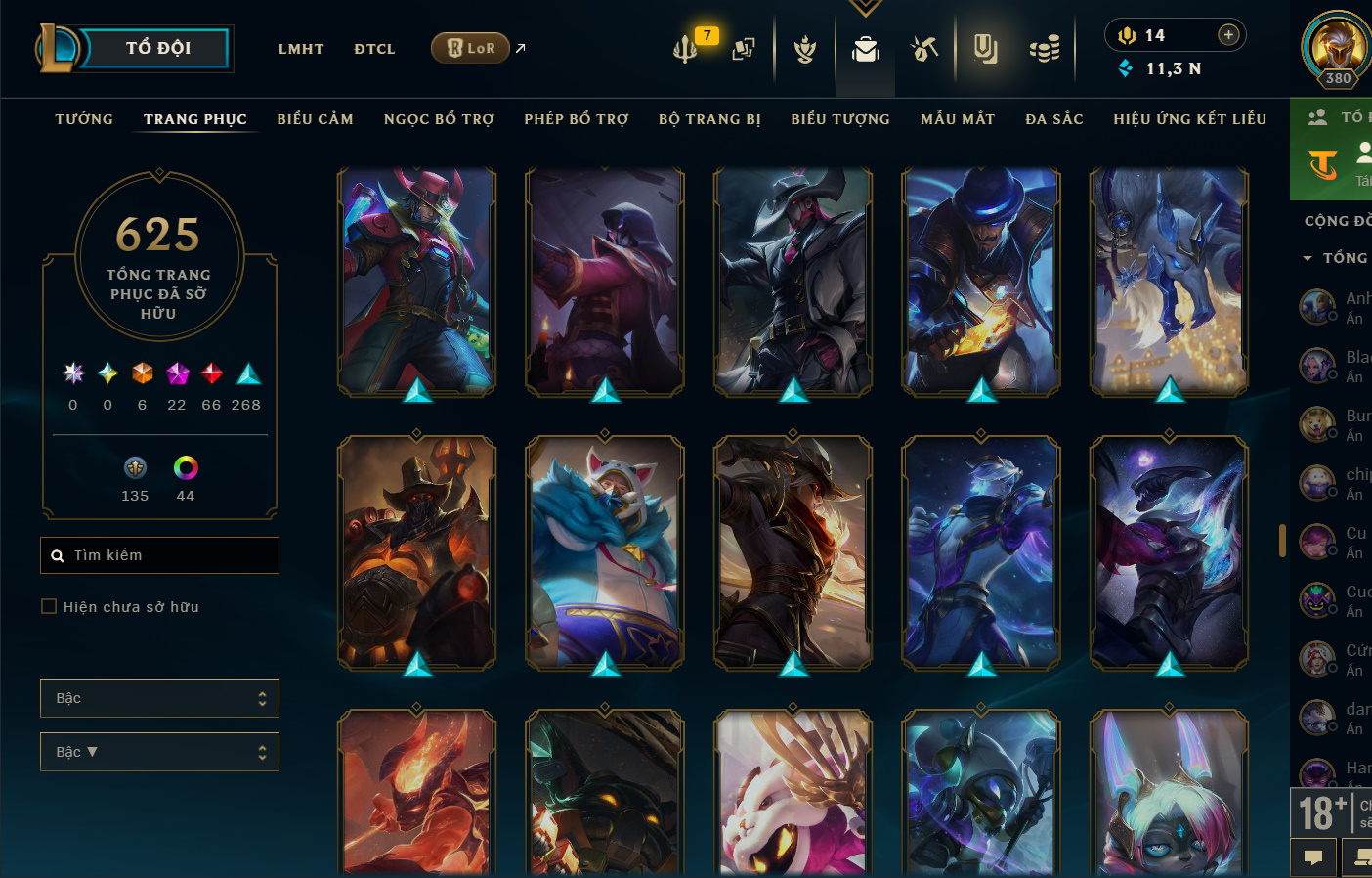Image resolution: width=1372 pixels, height=878 pixels.
Task: Switch to the ĐTCL tab
Action: [x=374, y=49]
